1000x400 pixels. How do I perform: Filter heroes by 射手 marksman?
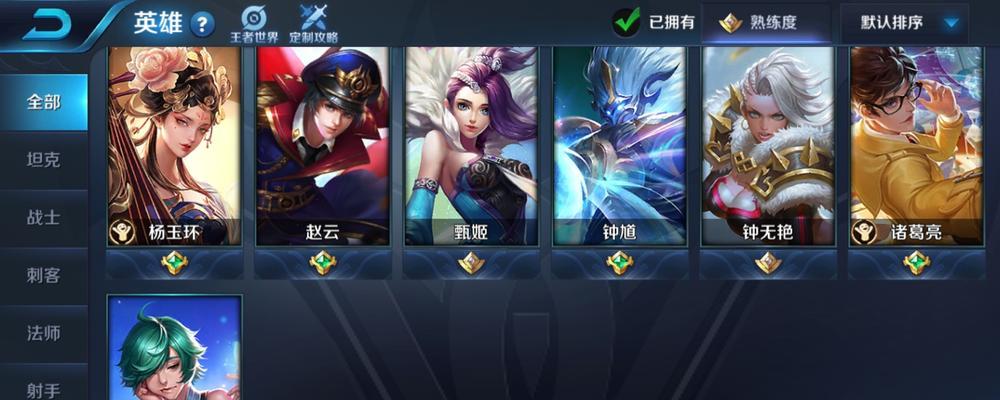pos(44,383)
